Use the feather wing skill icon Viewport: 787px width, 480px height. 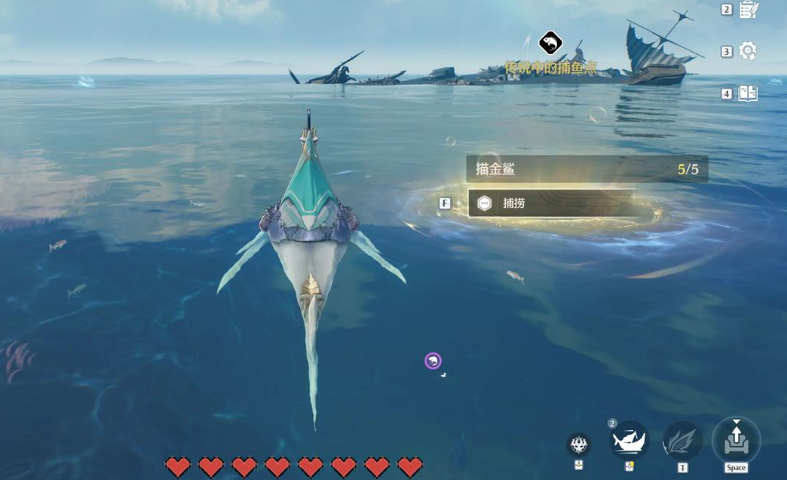[x=682, y=440]
